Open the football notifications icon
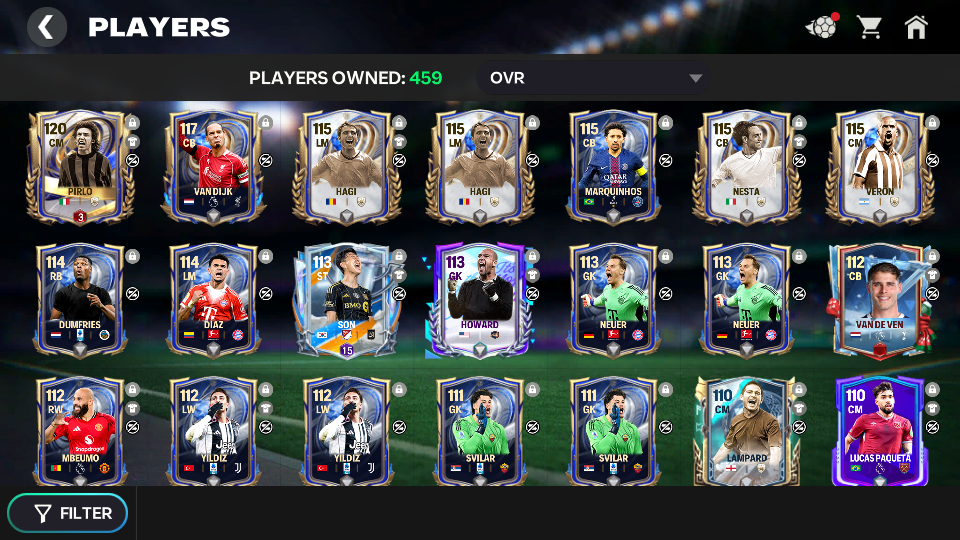 [821, 27]
